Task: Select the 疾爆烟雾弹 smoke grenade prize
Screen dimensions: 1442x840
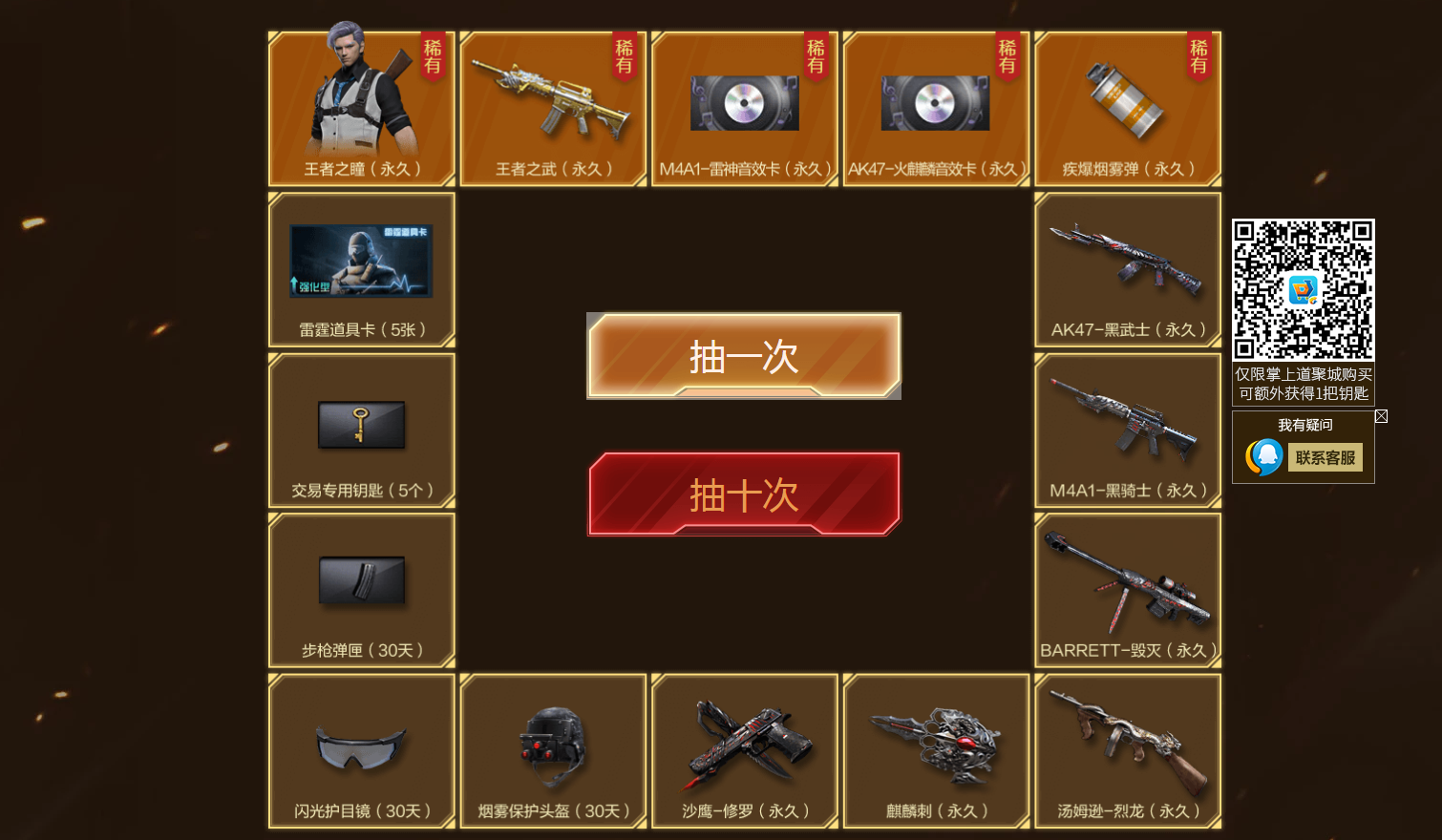Action: (x=1127, y=105)
